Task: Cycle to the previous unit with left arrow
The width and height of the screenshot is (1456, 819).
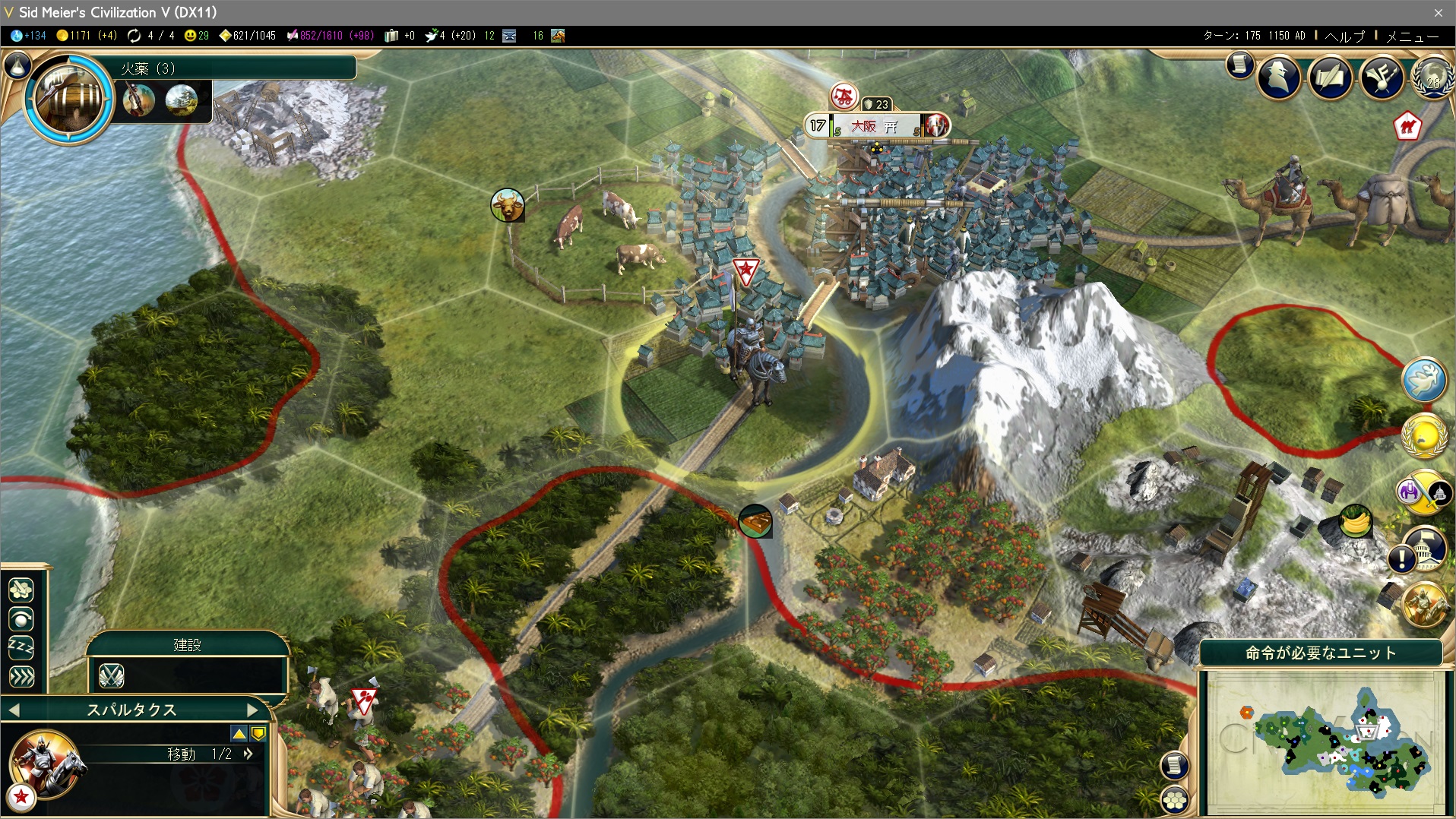Action: [14, 710]
